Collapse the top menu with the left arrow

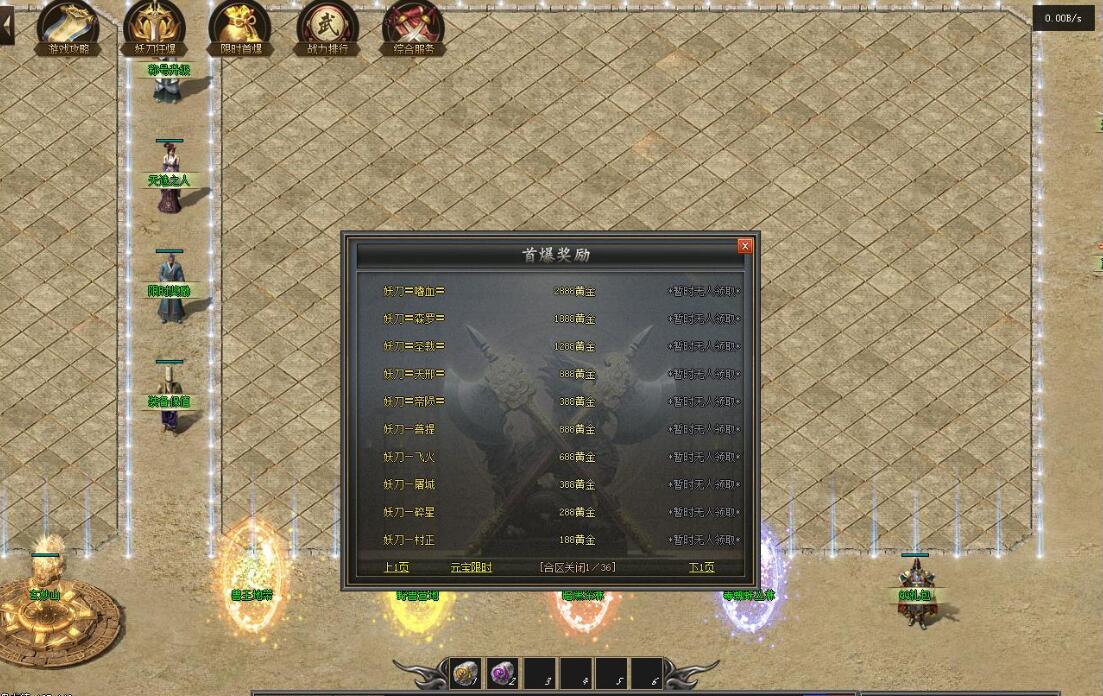pyautogui.click(x=6, y=24)
